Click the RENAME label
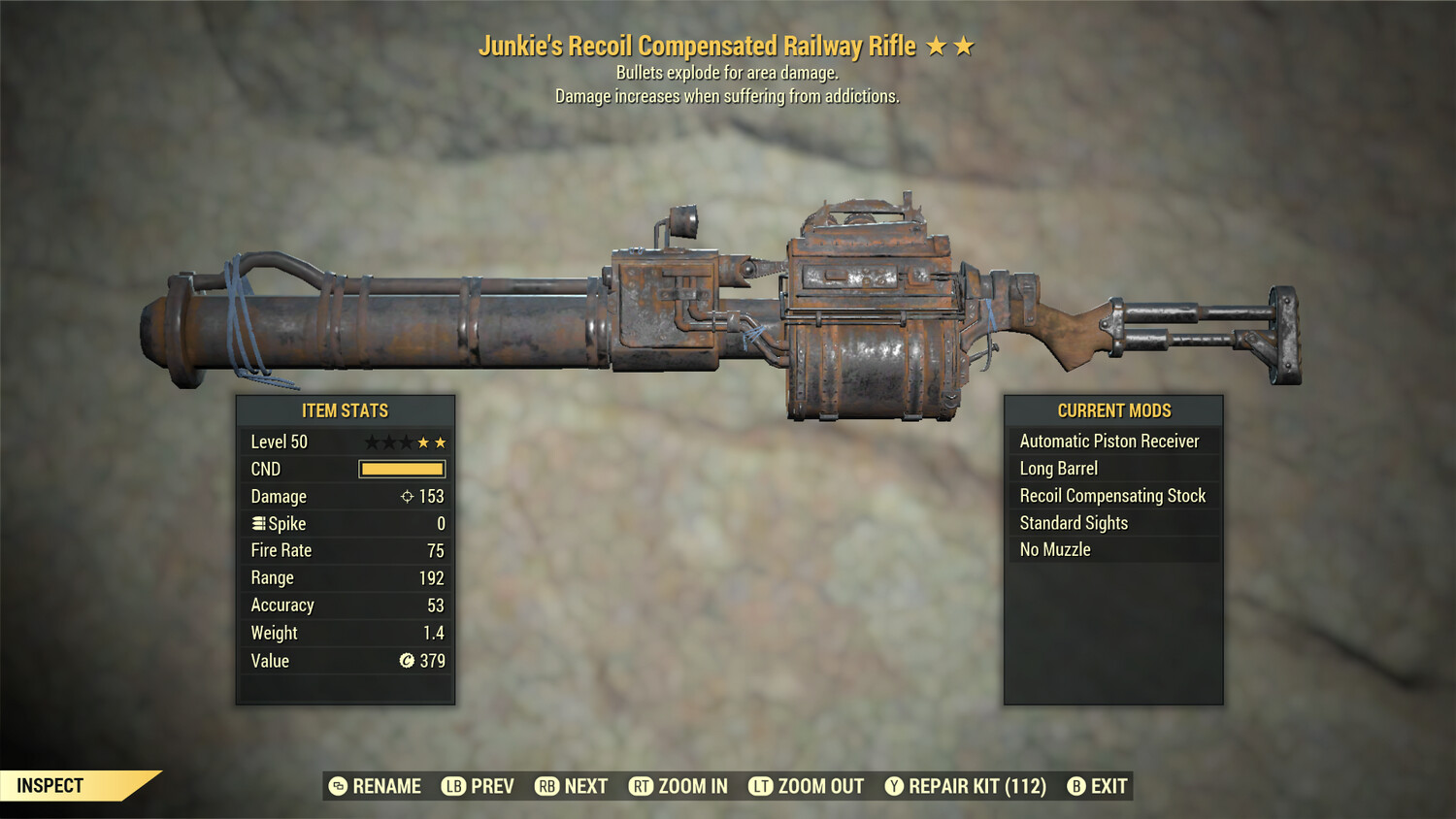This screenshot has width=1456, height=819. [385, 786]
